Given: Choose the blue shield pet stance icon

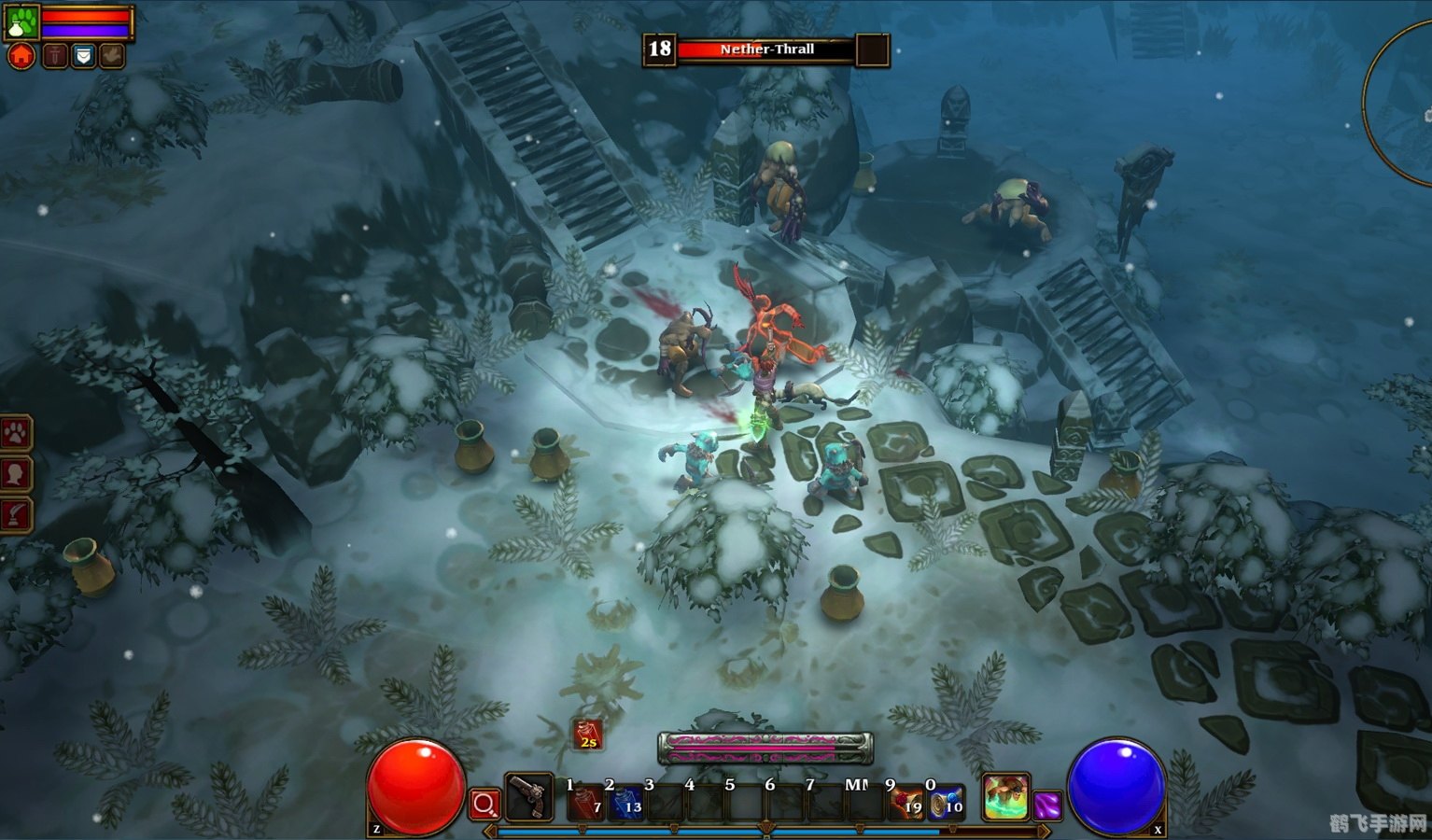Looking at the screenshot, I should pyautogui.click(x=84, y=56).
